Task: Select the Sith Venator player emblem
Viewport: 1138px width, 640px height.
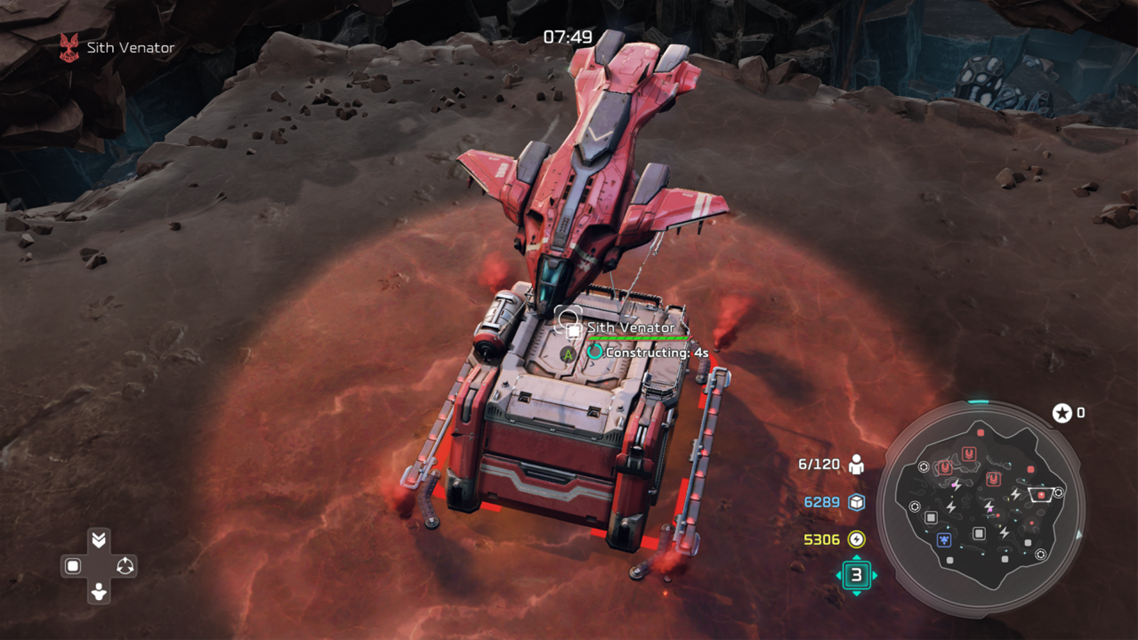Action: point(69,48)
